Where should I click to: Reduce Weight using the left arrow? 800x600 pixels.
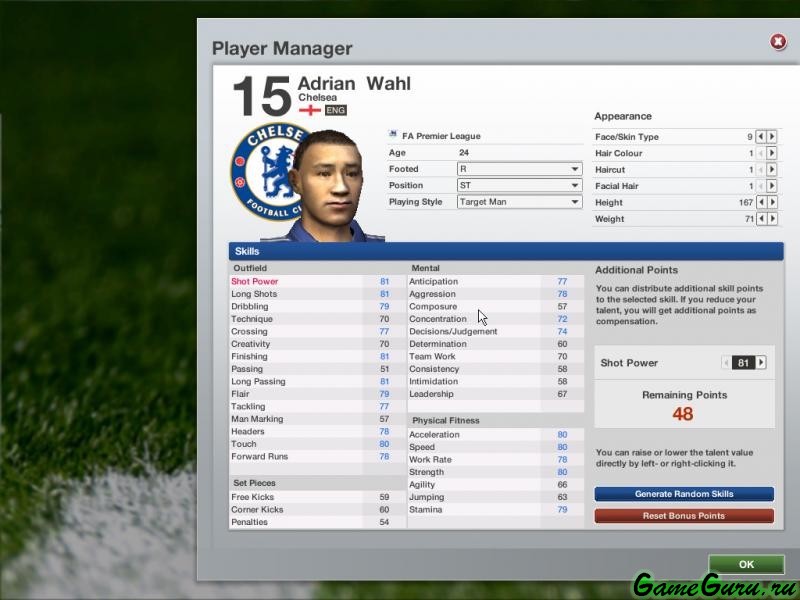click(761, 219)
